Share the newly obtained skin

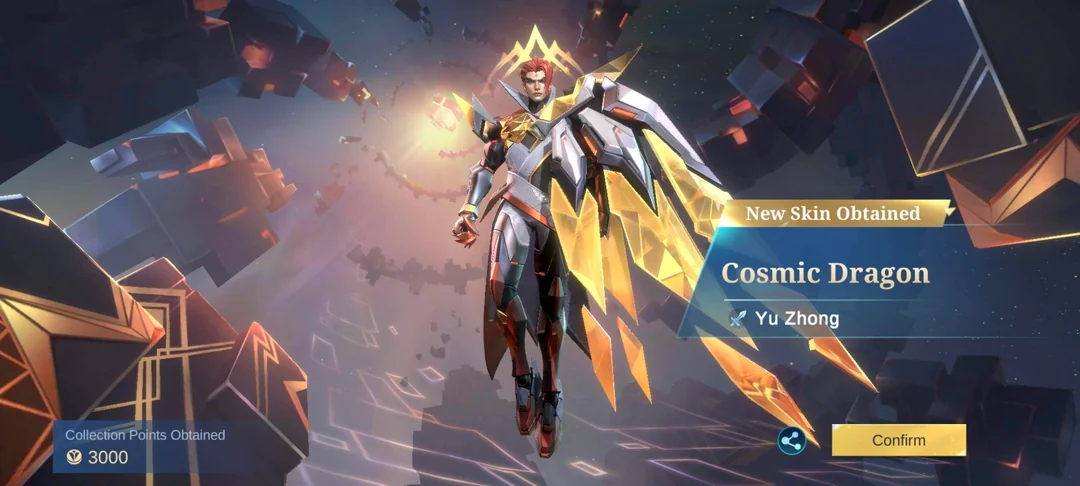792,440
